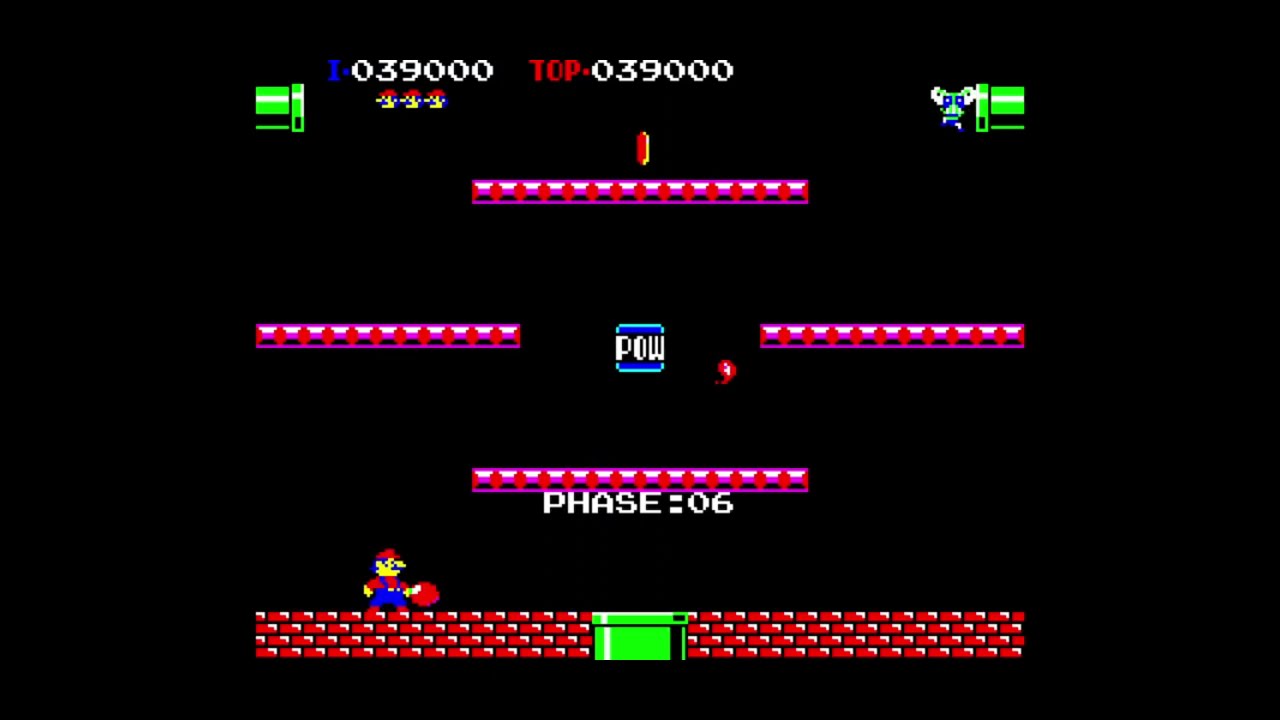
Task: Click the first Mario life icon
Action: pos(386,100)
